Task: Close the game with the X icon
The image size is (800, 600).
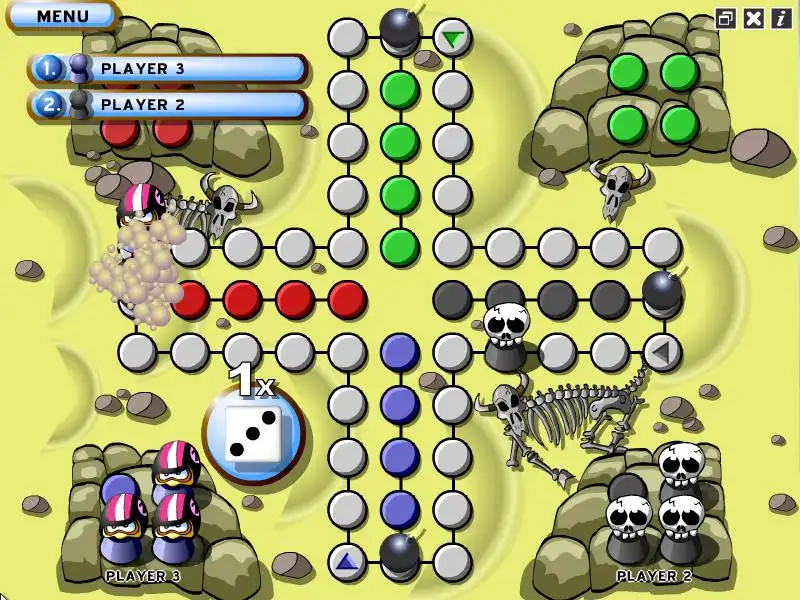Action: pos(754,18)
